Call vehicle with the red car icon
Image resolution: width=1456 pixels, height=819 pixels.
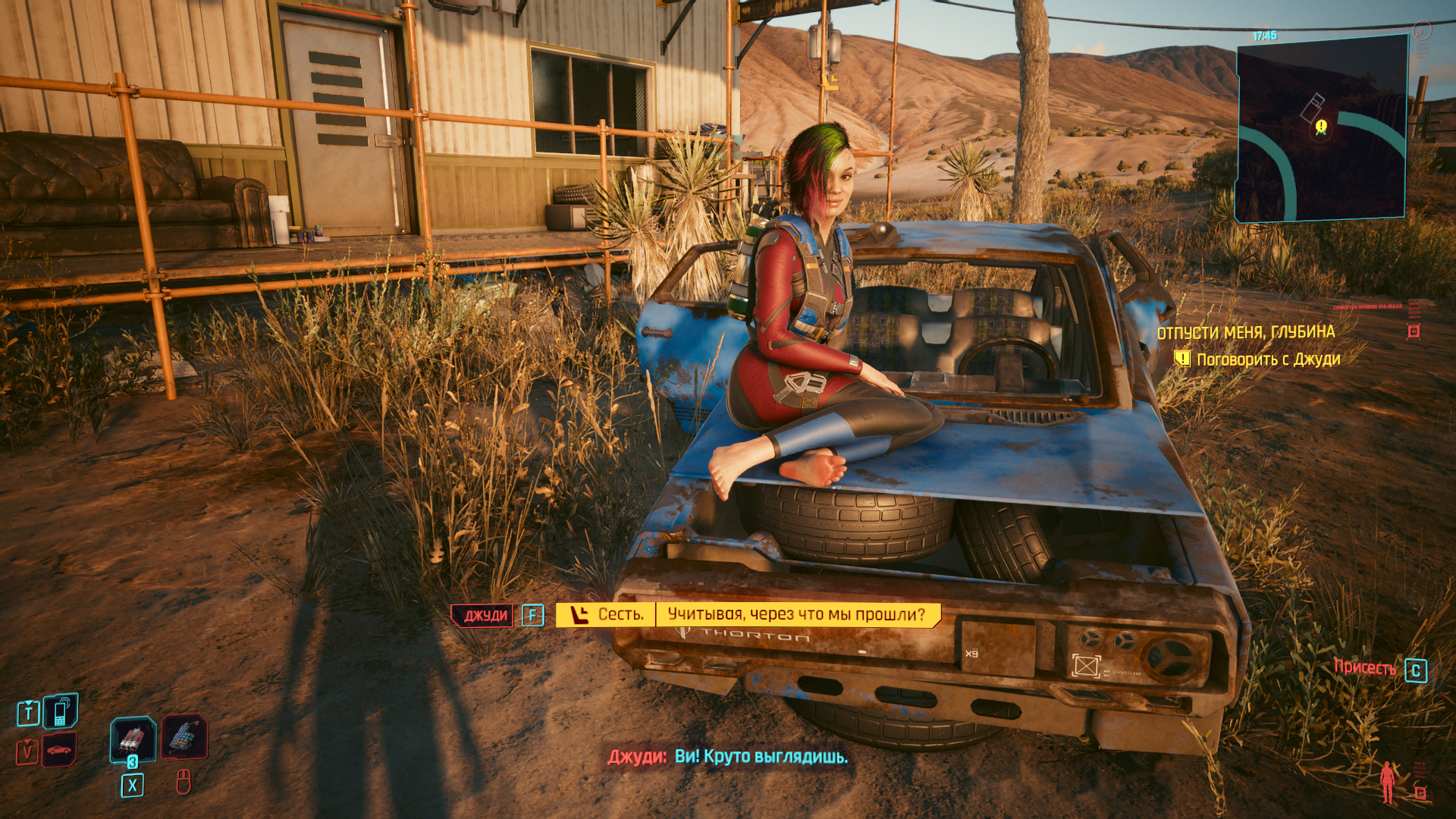(x=59, y=750)
